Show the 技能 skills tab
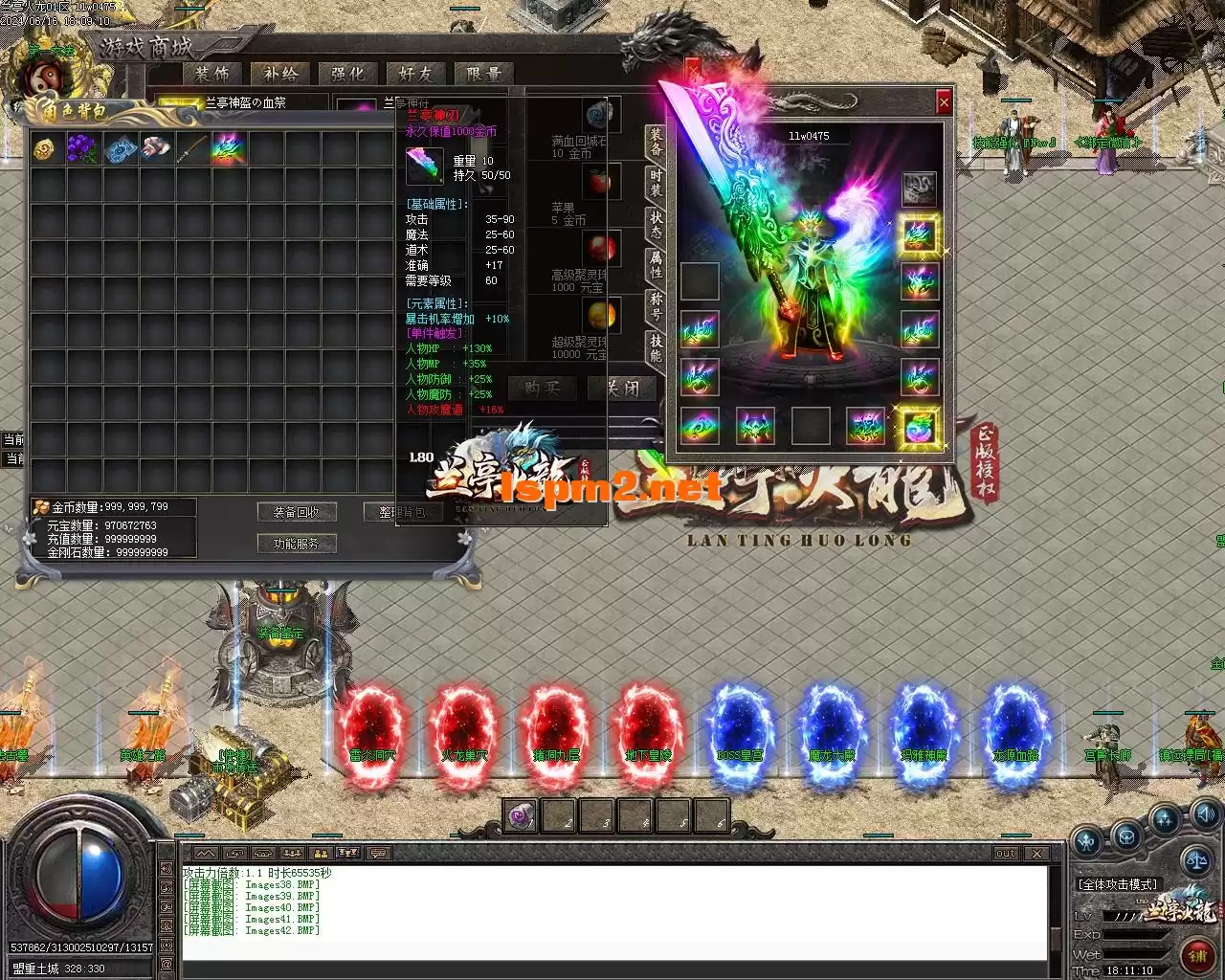This screenshot has height=980, width=1225. (656, 347)
